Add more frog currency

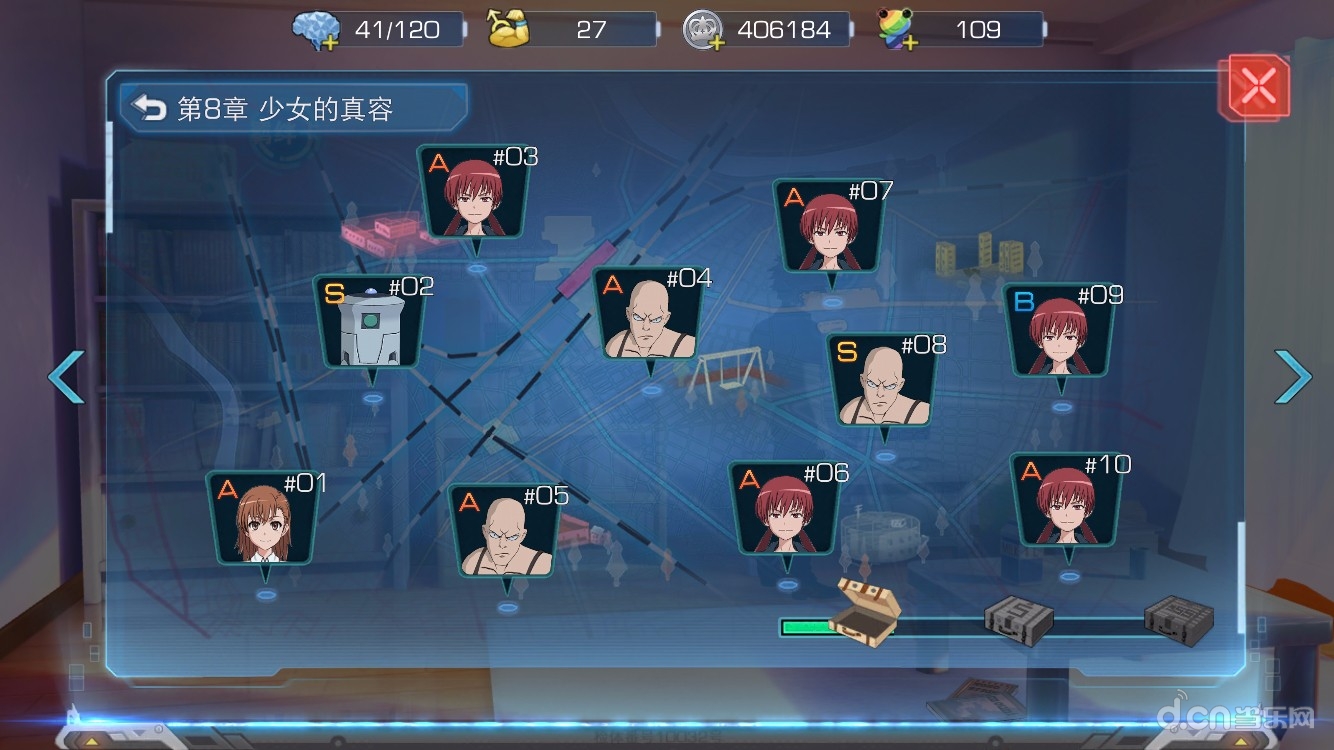909,44
